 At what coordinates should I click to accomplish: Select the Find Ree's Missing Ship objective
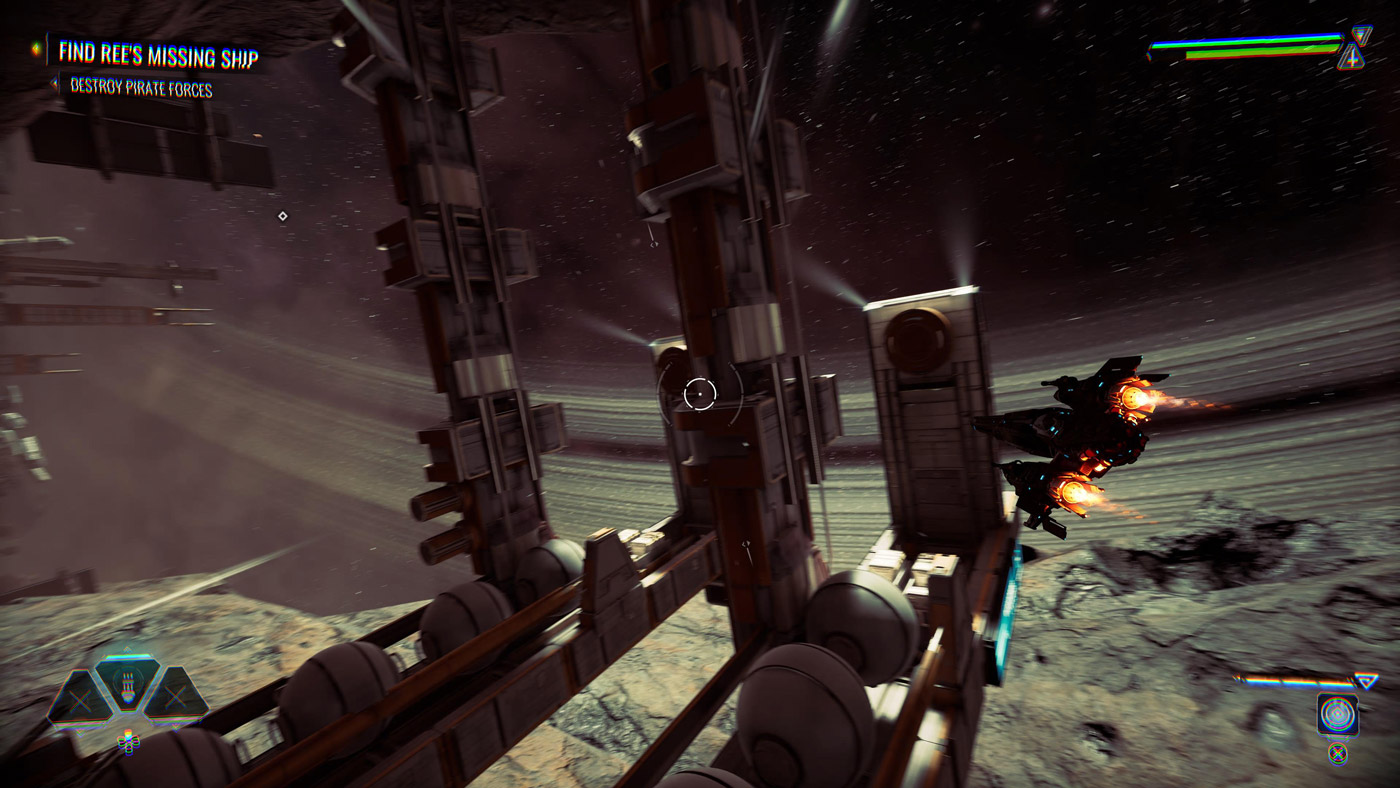[x=157, y=53]
